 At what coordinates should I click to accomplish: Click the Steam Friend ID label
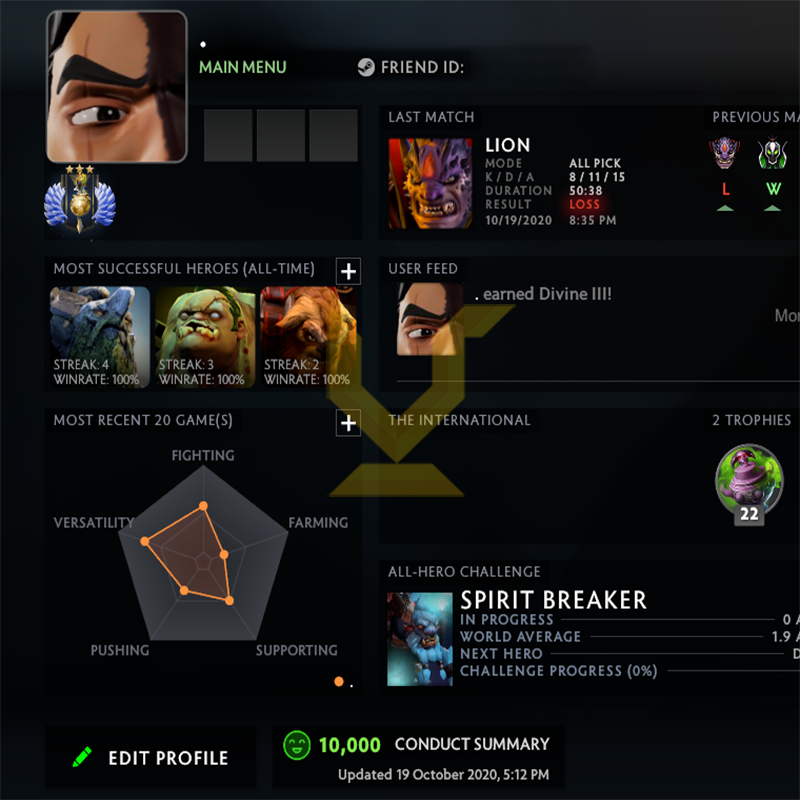(410, 68)
